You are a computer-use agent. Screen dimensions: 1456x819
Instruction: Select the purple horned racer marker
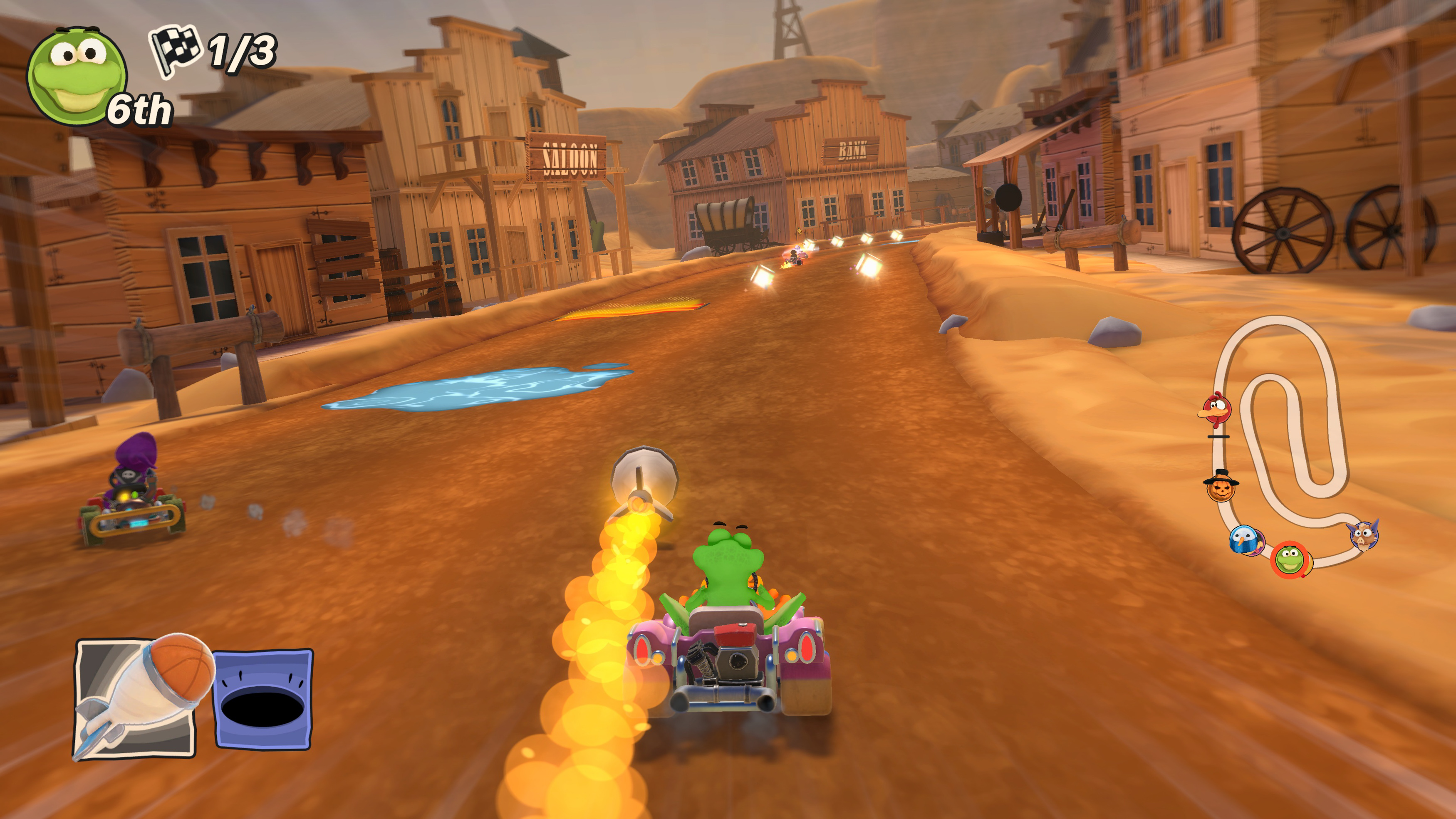1363,534
